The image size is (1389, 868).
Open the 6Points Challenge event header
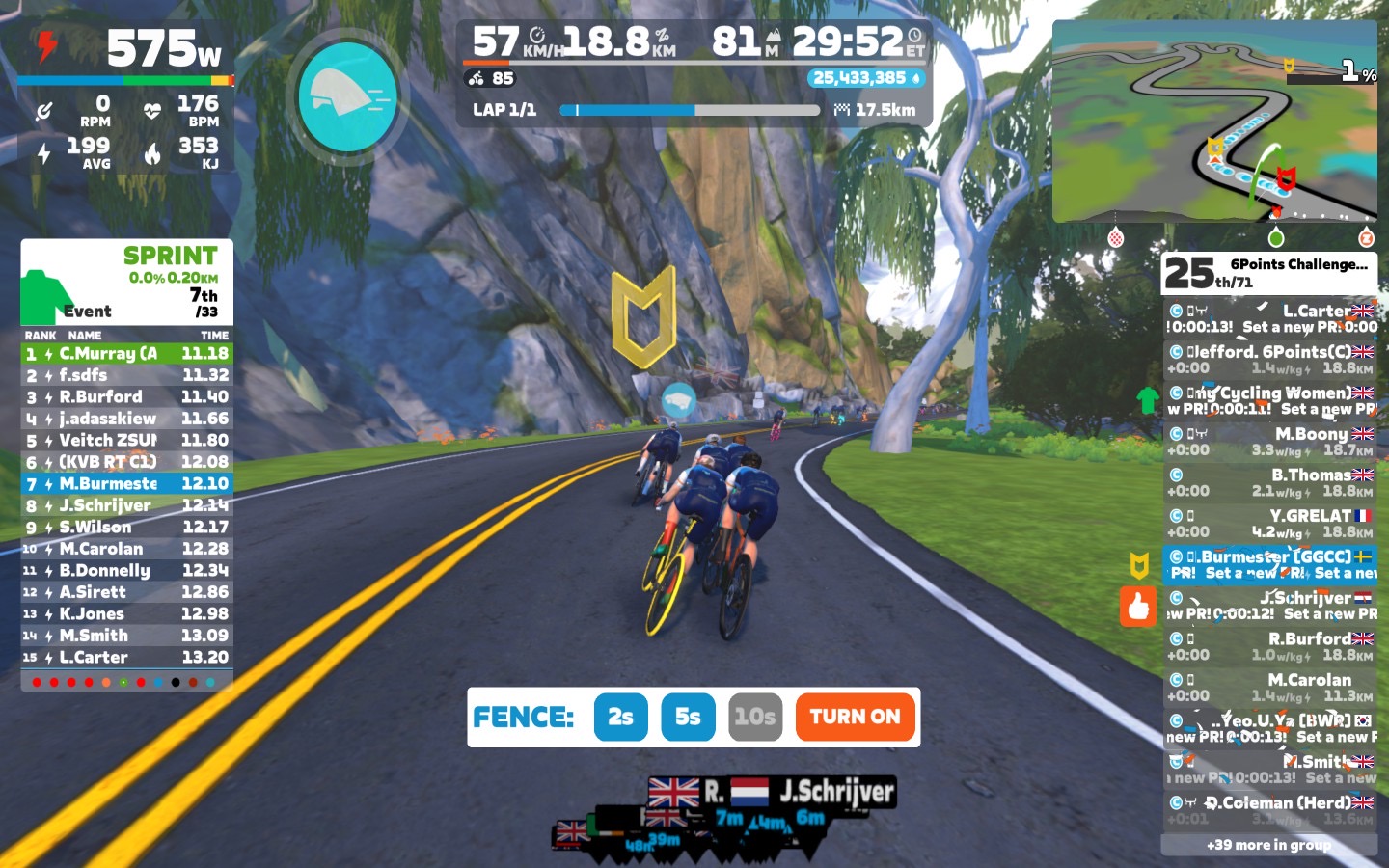click(x=1268, y=273)
